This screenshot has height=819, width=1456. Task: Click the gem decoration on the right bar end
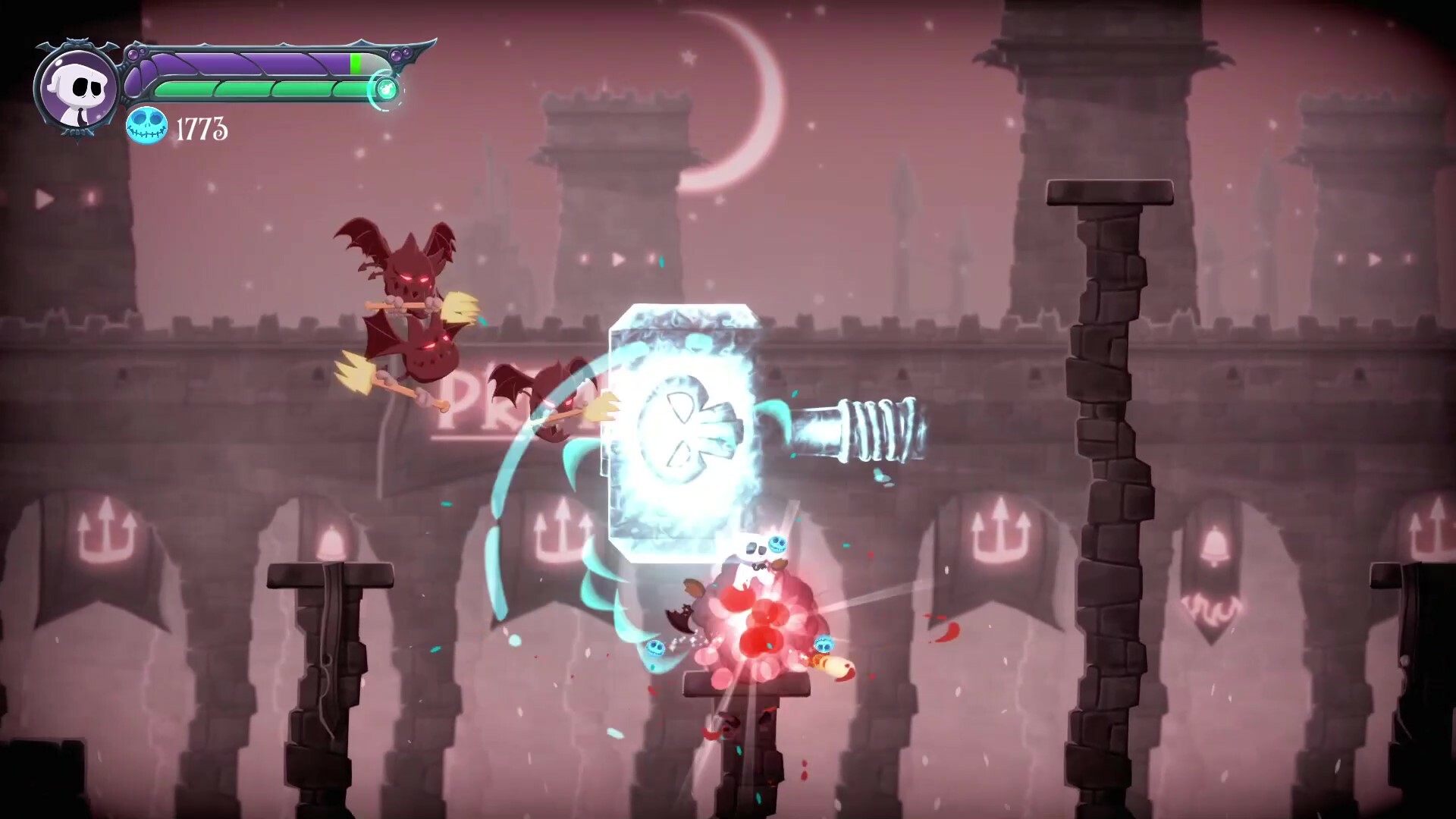pyautogui.click(x=397, y=54)
